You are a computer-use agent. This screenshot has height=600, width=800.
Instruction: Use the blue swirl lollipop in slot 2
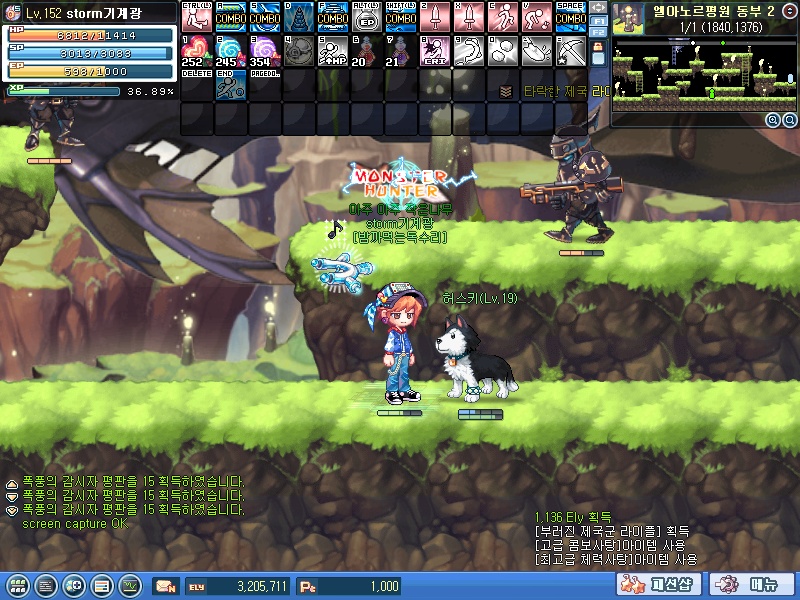[x=230, y=50]
